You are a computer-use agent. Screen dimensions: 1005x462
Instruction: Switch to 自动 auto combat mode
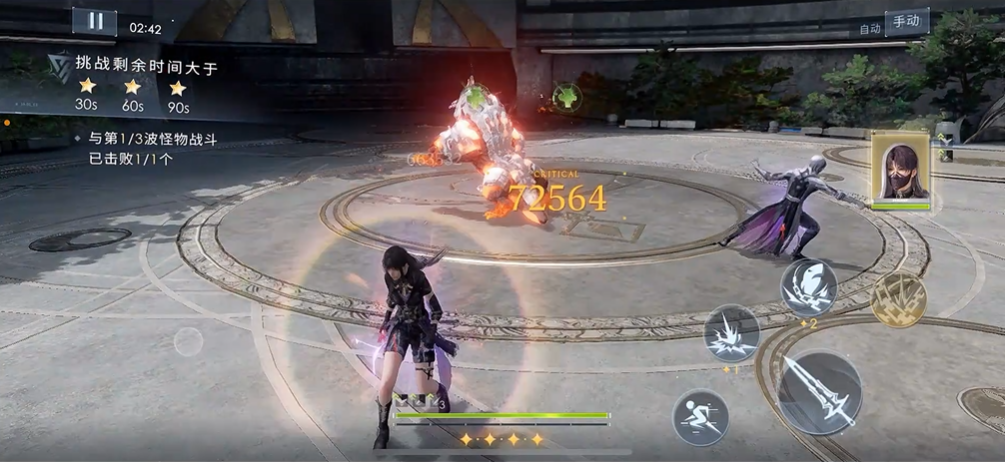[869, 29]
